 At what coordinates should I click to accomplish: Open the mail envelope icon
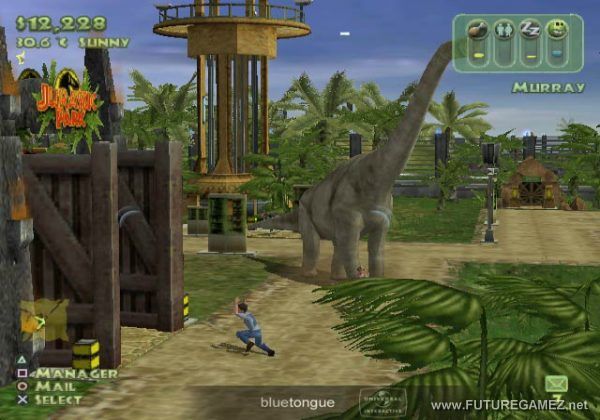point(556,383)
